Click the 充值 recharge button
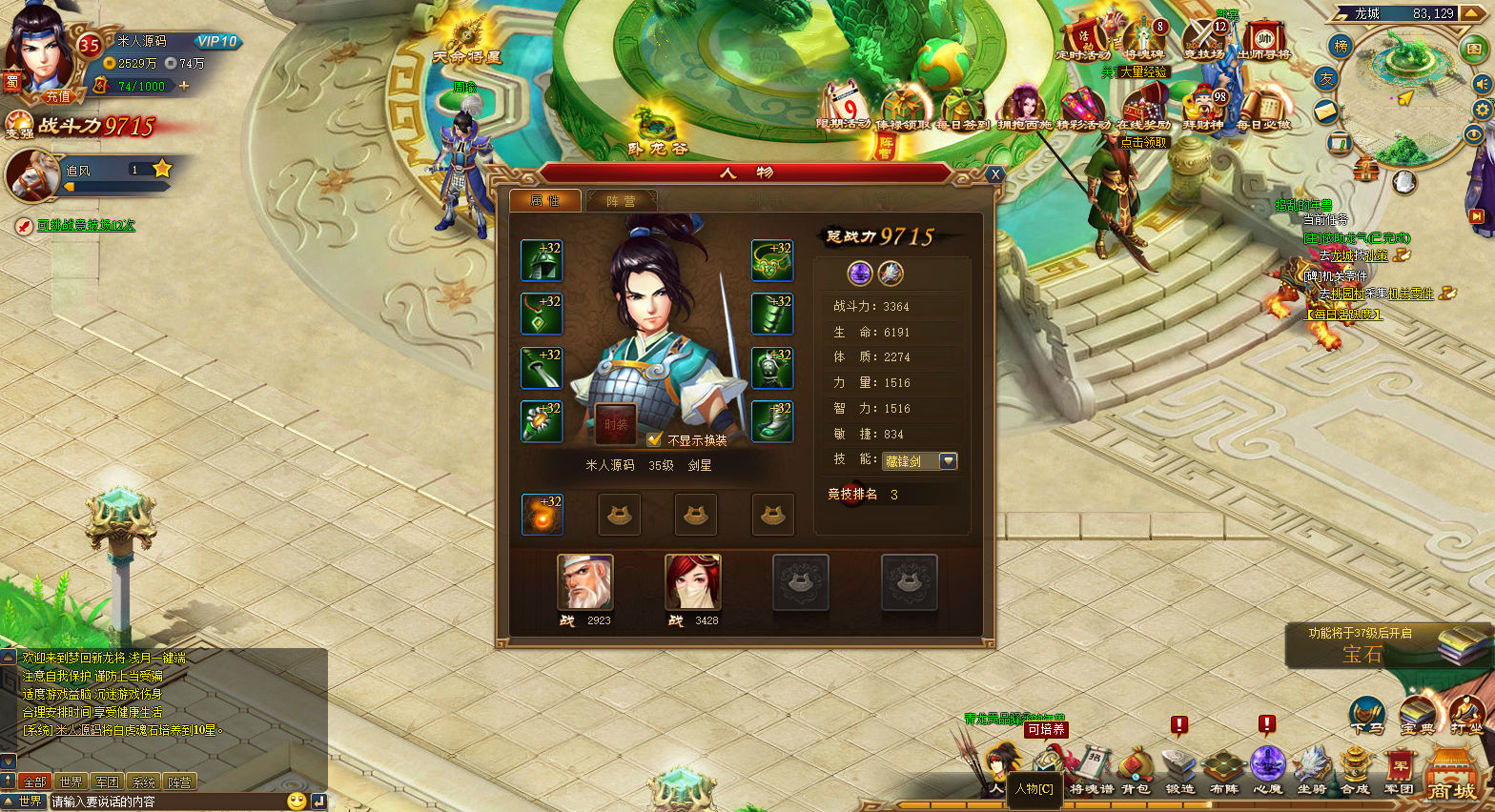Screen dimensions: 1495x812 tap(58, 96)
